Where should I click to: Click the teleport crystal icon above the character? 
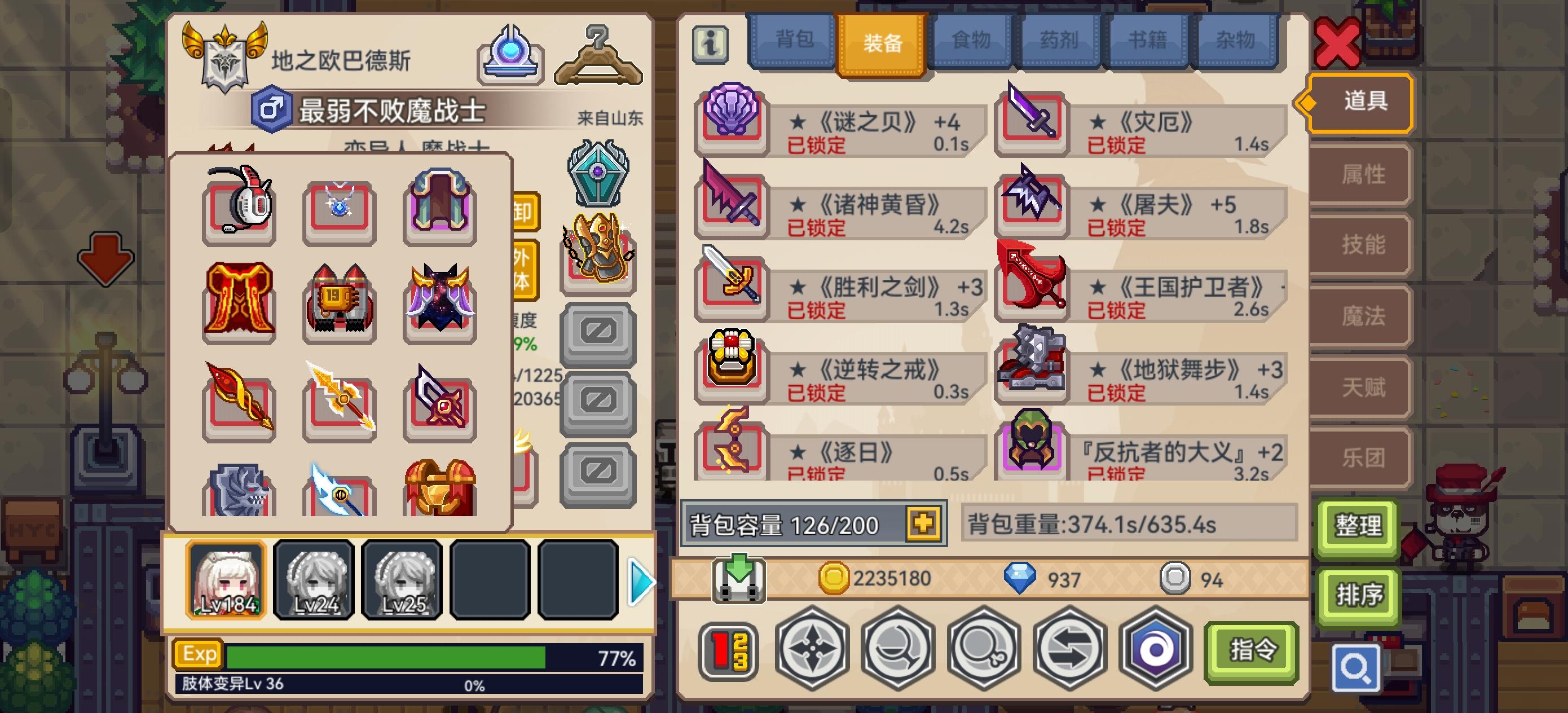coord(512,55)
